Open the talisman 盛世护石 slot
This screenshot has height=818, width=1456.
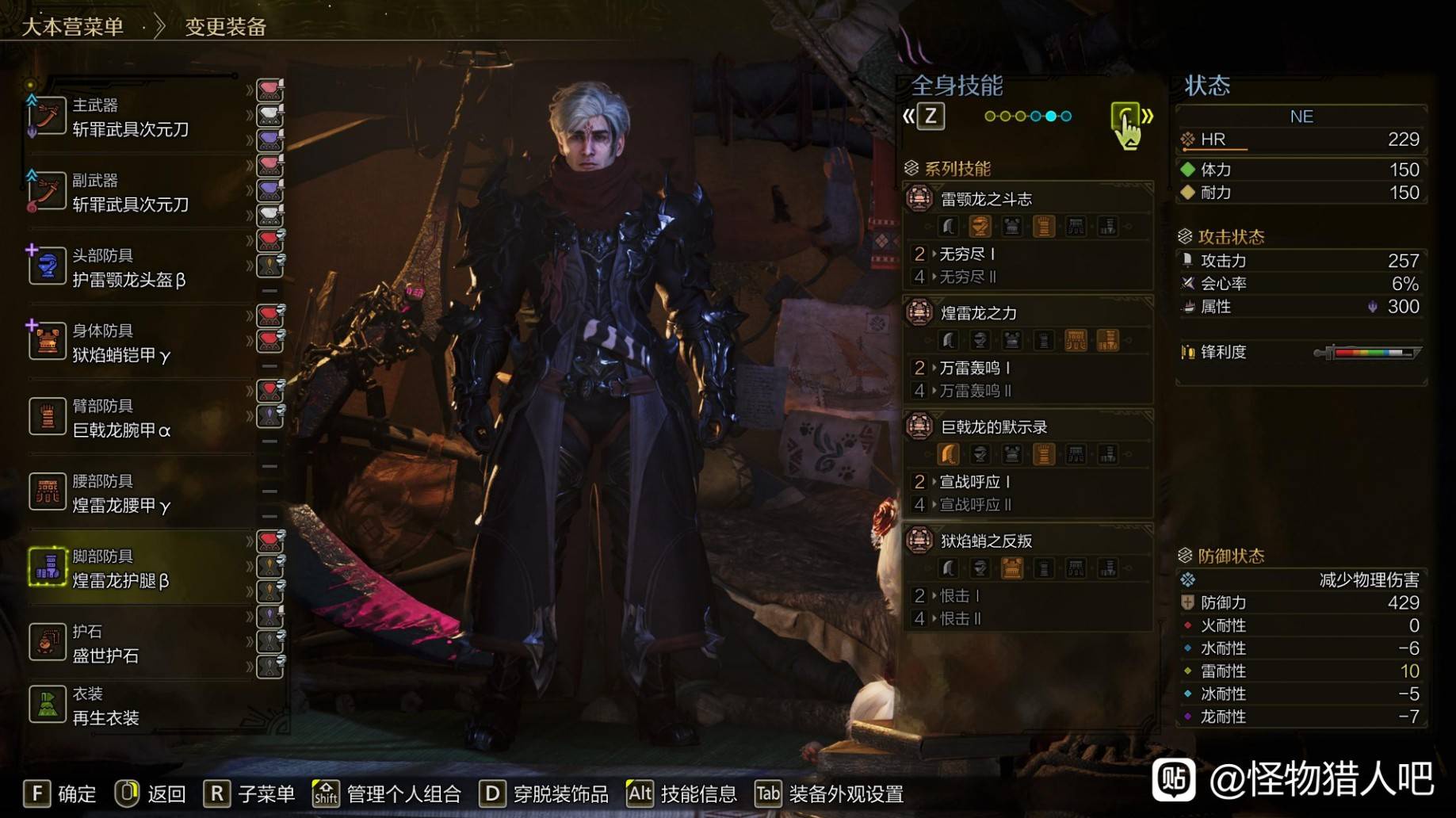pos(105,644)
